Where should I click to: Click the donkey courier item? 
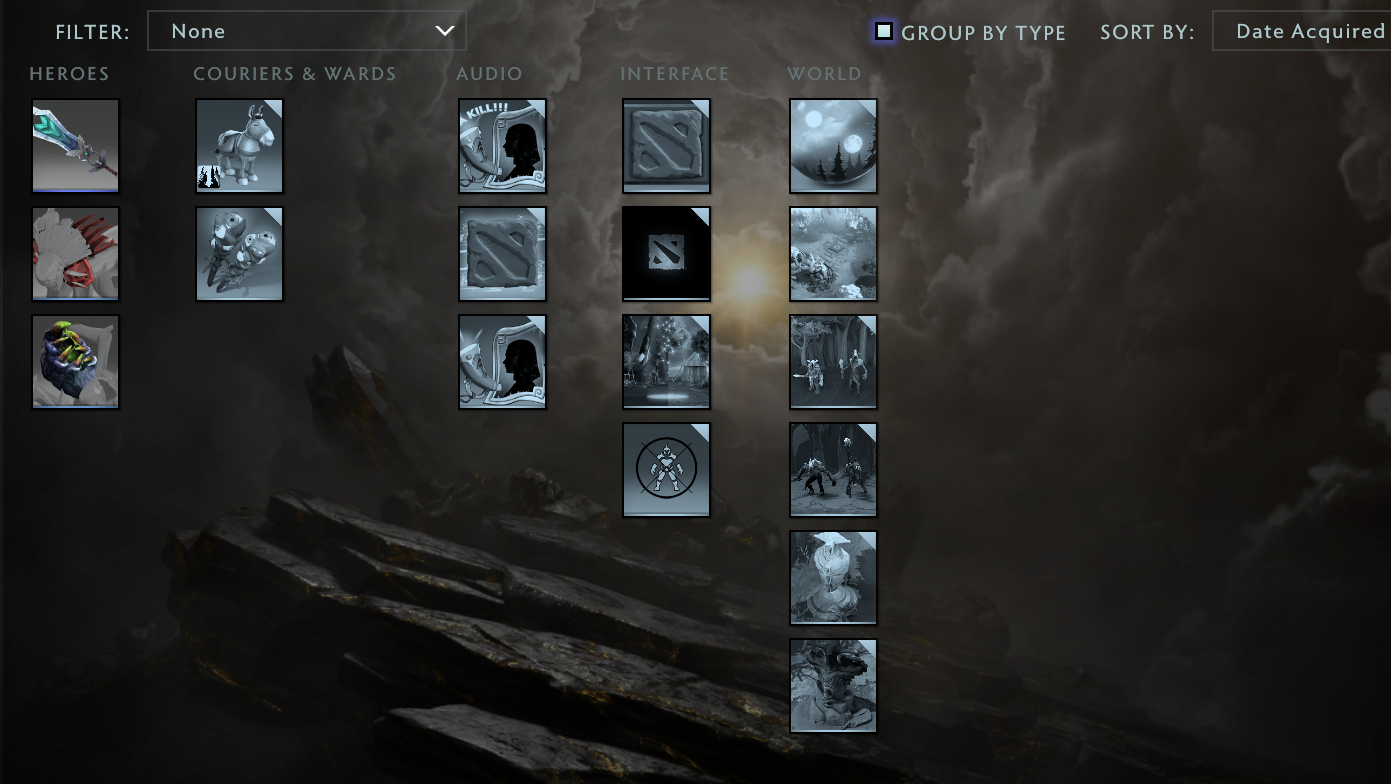(x=239, y=145)
